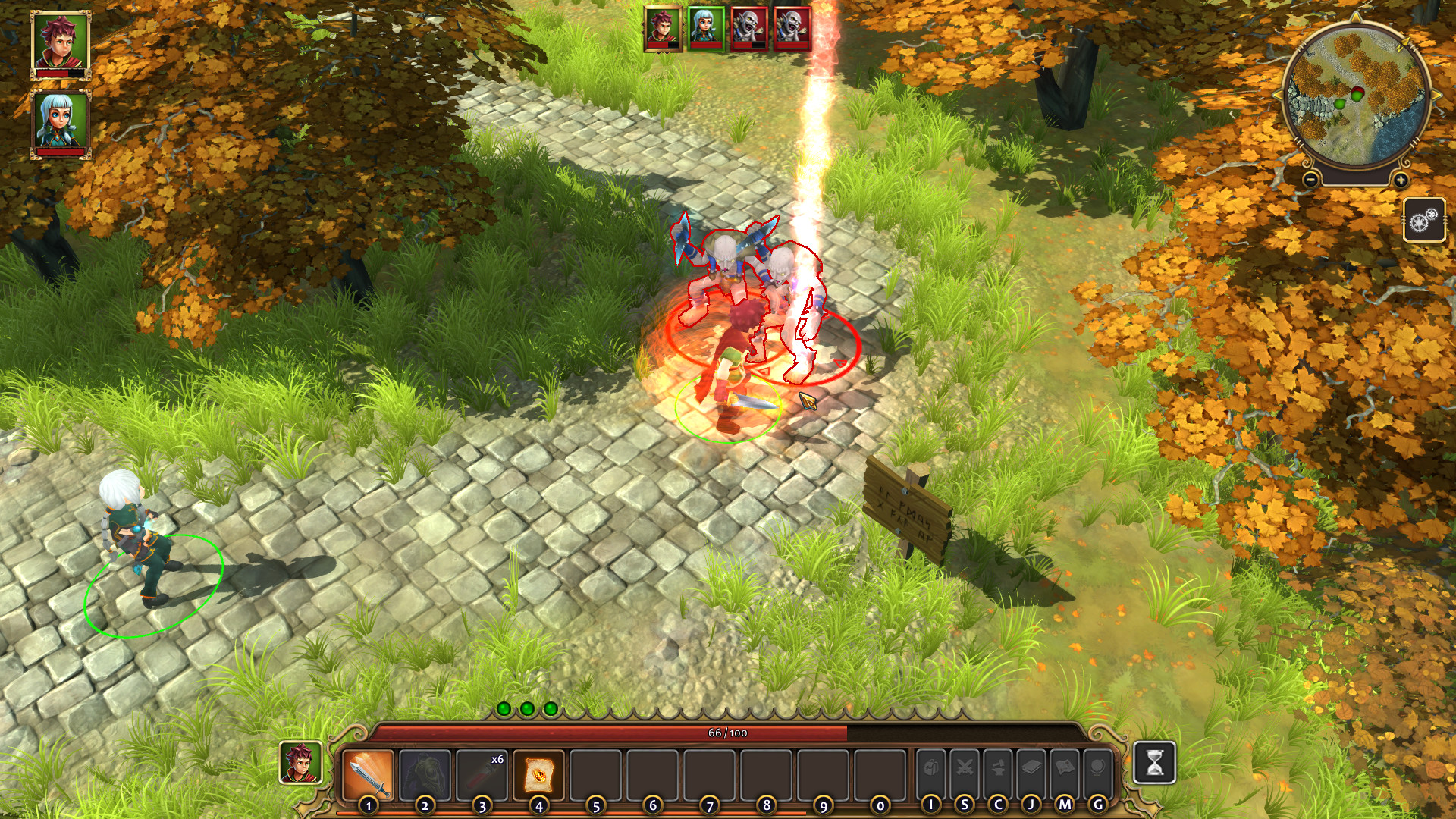The image size is (1456, 819).
Task: Open the inventory with the backpack icon
Action: (930, 766)
